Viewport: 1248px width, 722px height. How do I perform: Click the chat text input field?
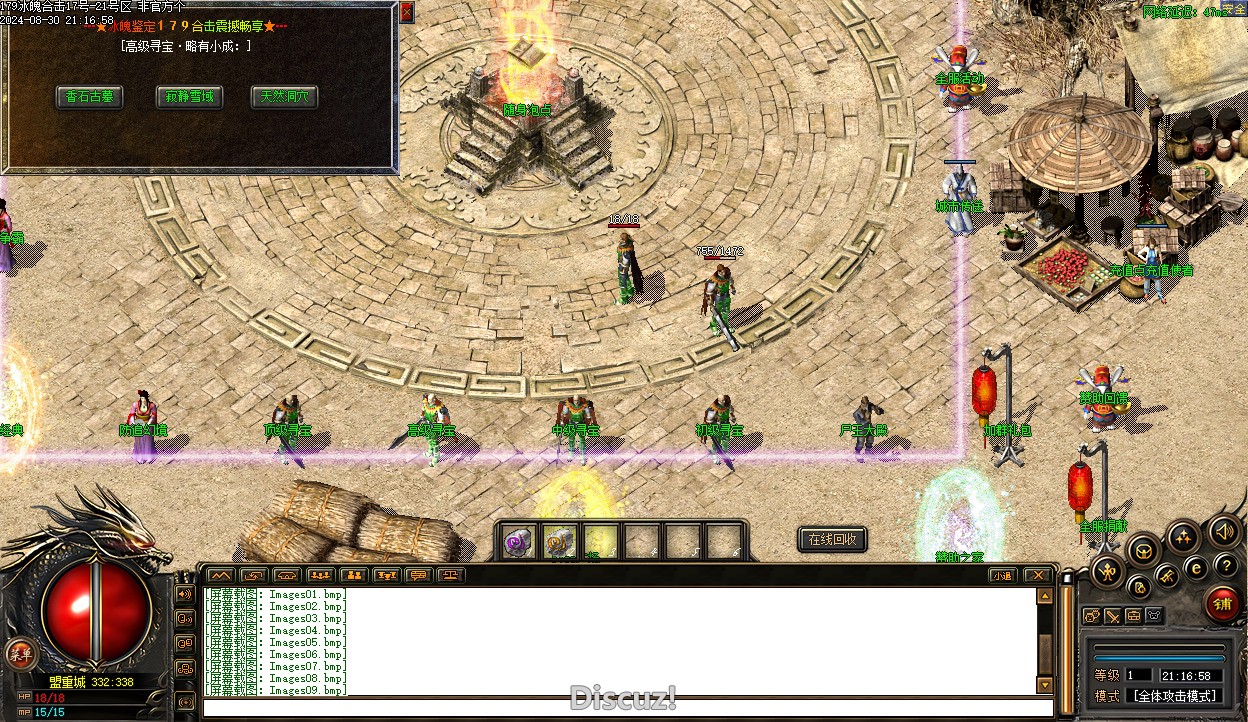pyautogui.click(x=620, y=708)
